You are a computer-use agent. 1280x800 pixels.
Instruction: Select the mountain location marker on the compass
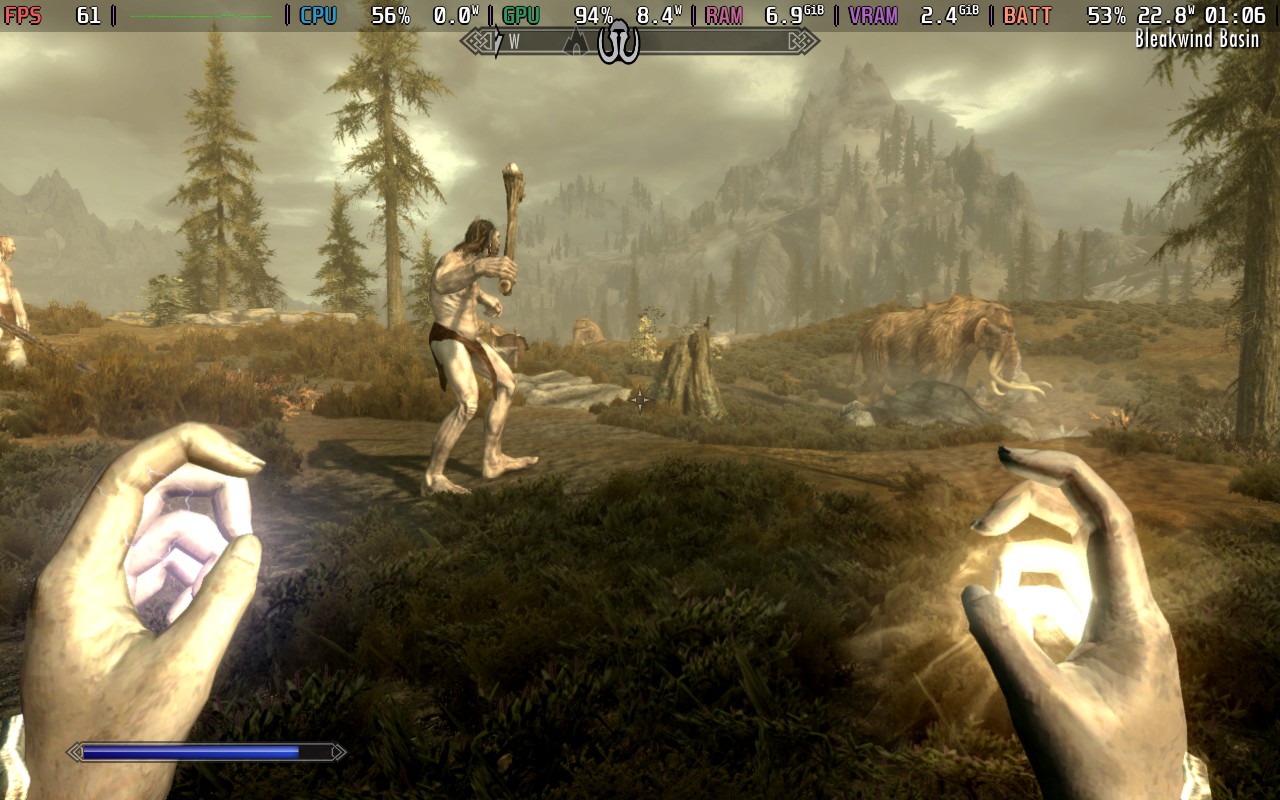point(576,42)
